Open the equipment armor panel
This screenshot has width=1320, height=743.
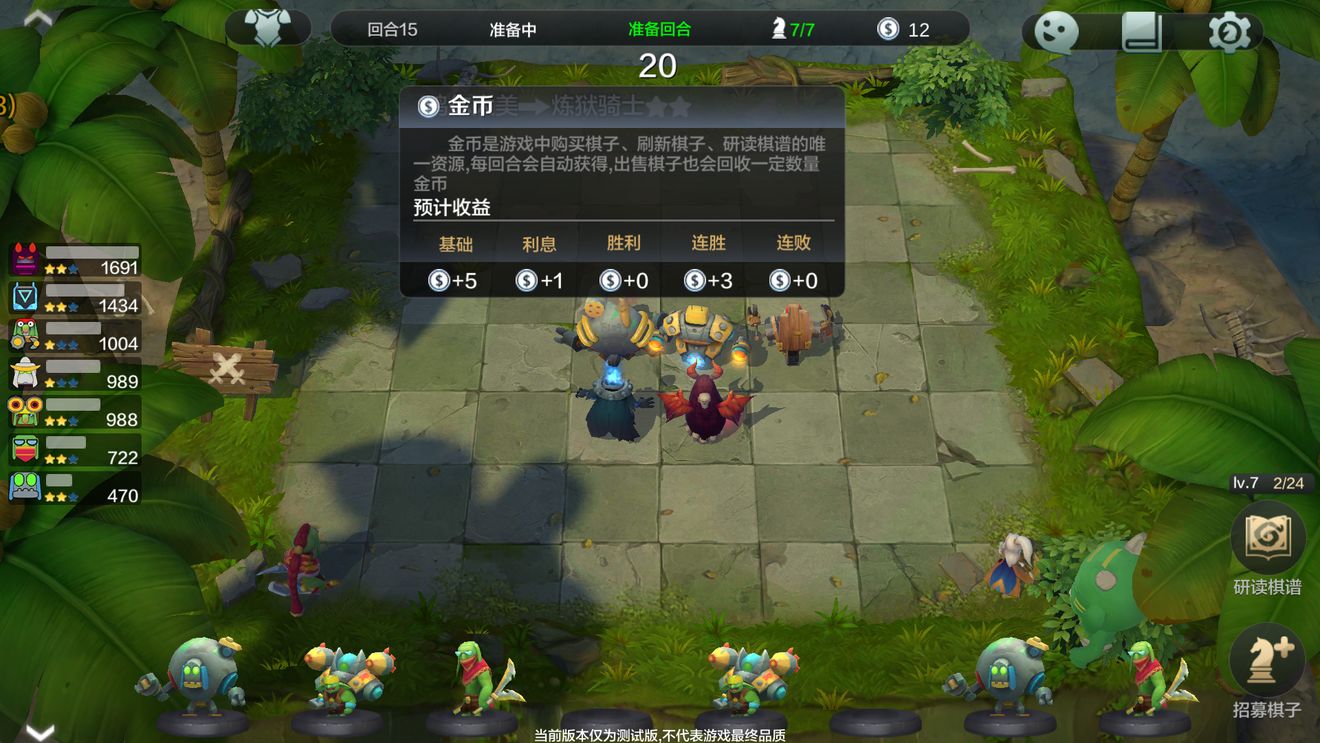coord(268,29)
